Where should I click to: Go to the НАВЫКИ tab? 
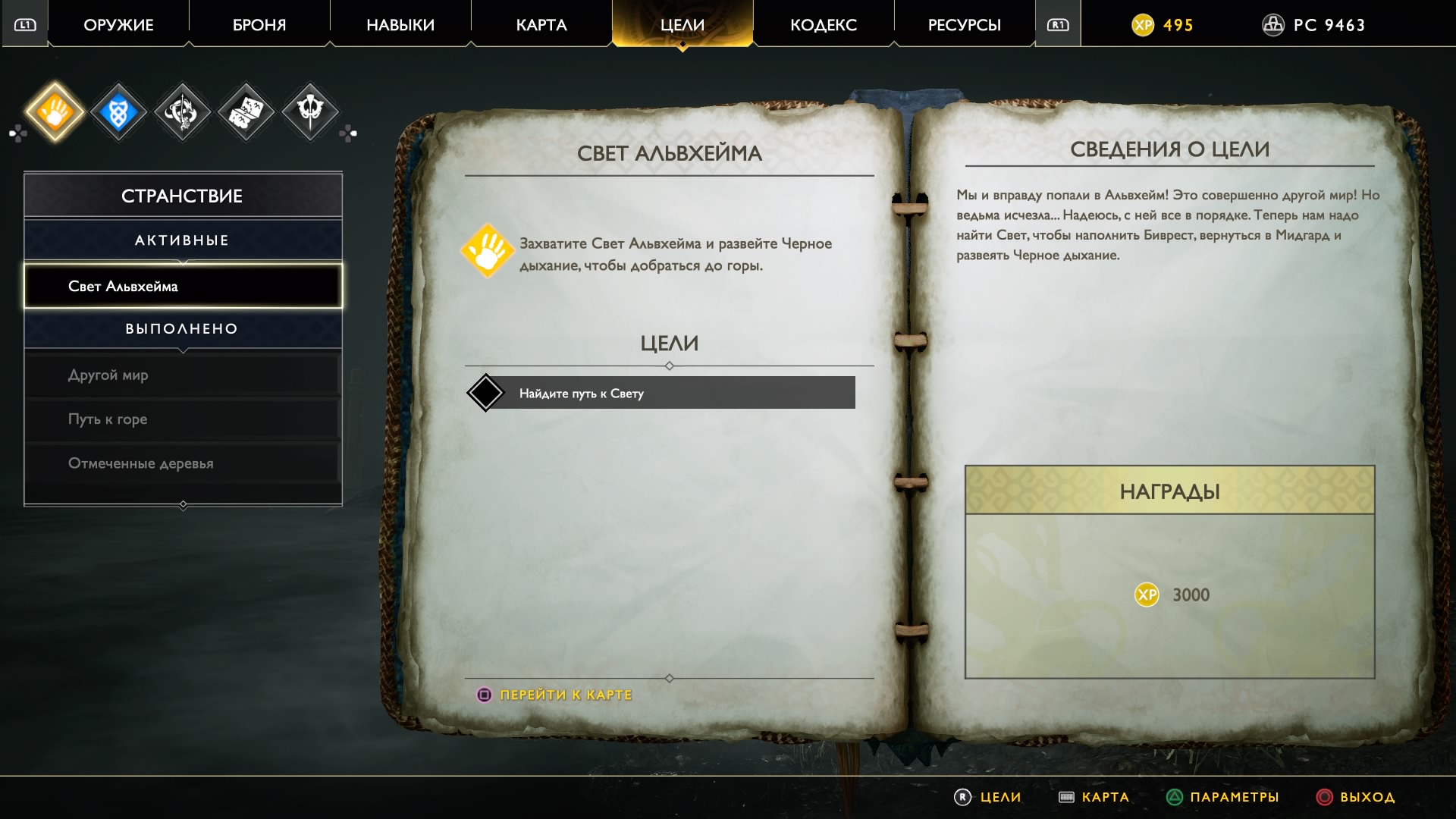(400, 25)
